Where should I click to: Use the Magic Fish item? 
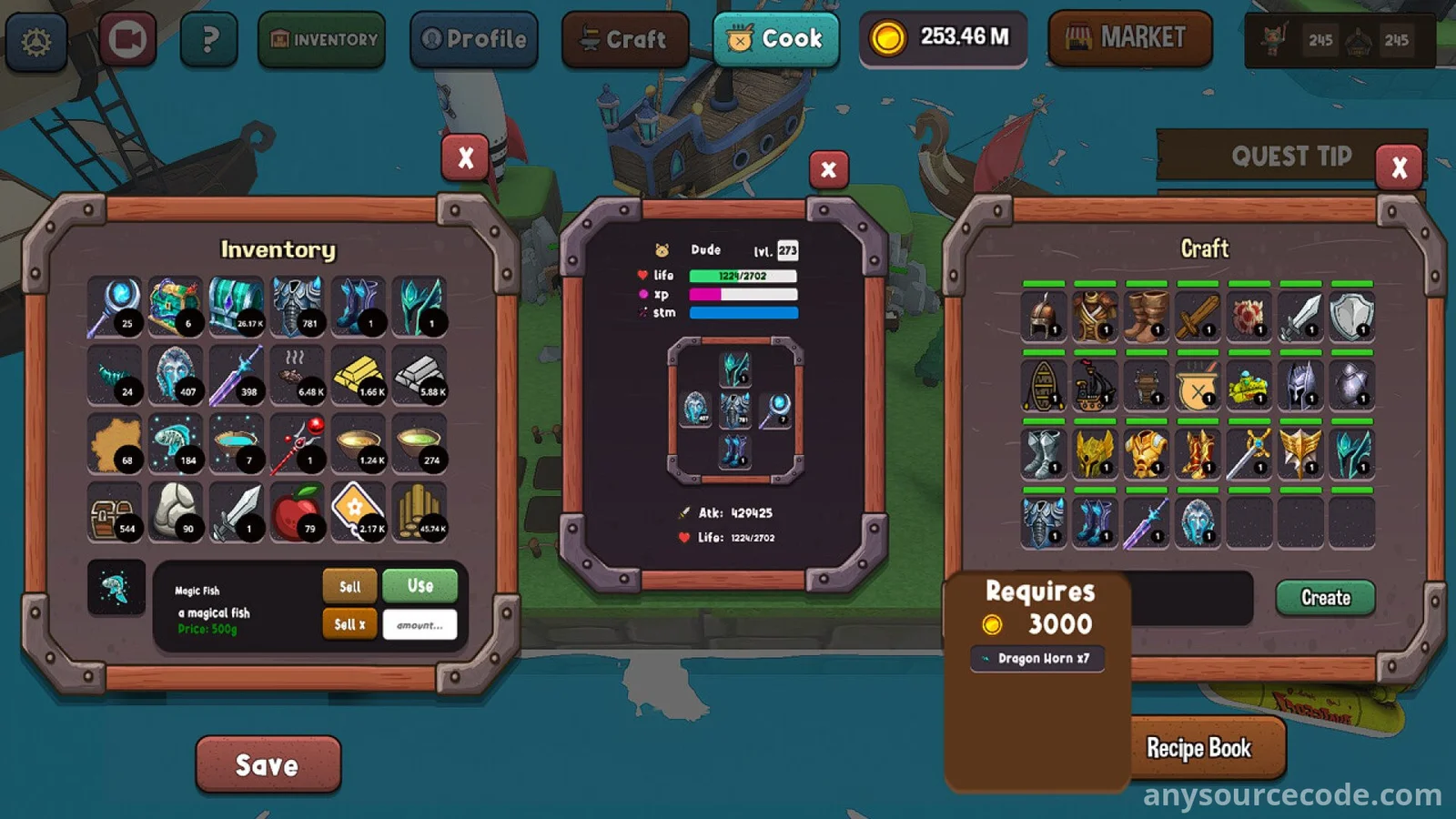420,586
